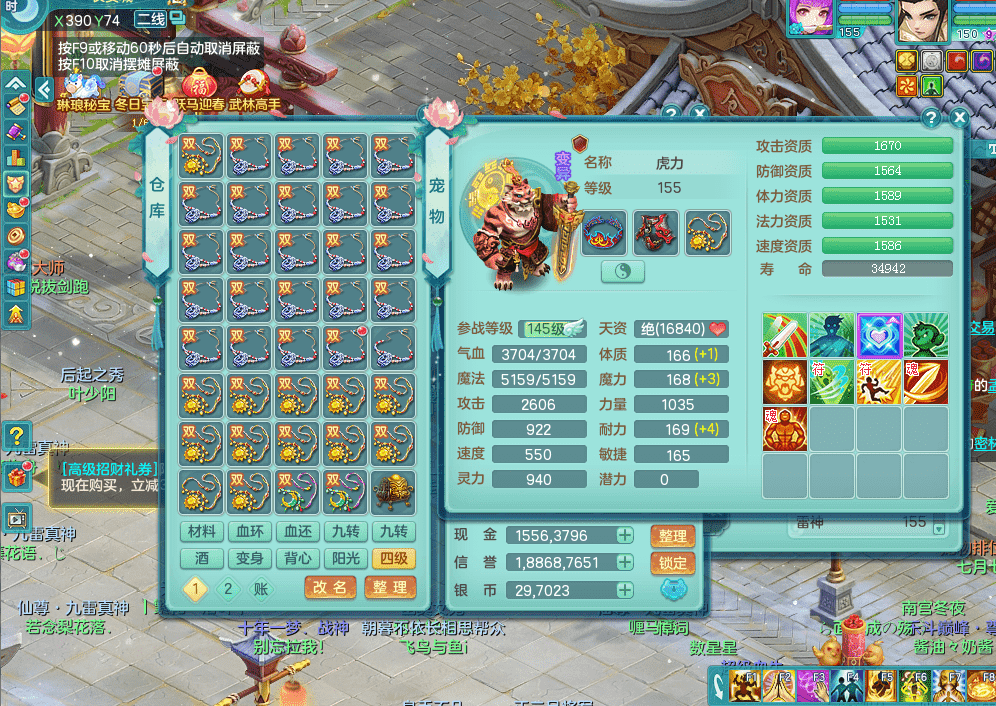Click the yin-yang button under pet equipment

(623, 272)
